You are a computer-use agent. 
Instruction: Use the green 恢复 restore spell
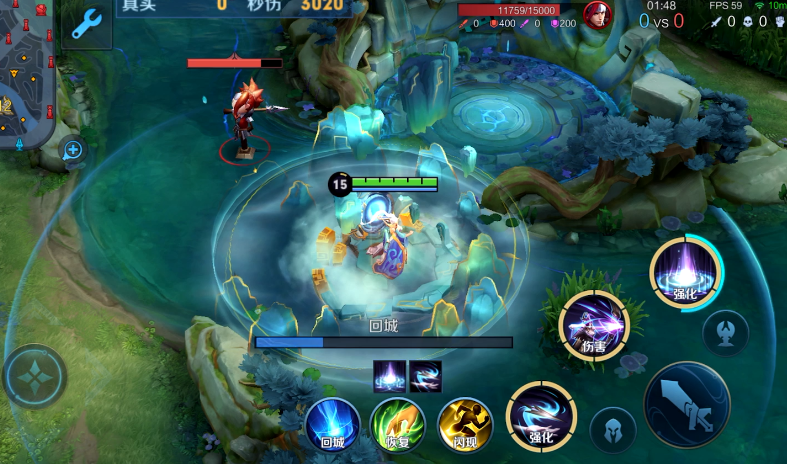(398, 424)
